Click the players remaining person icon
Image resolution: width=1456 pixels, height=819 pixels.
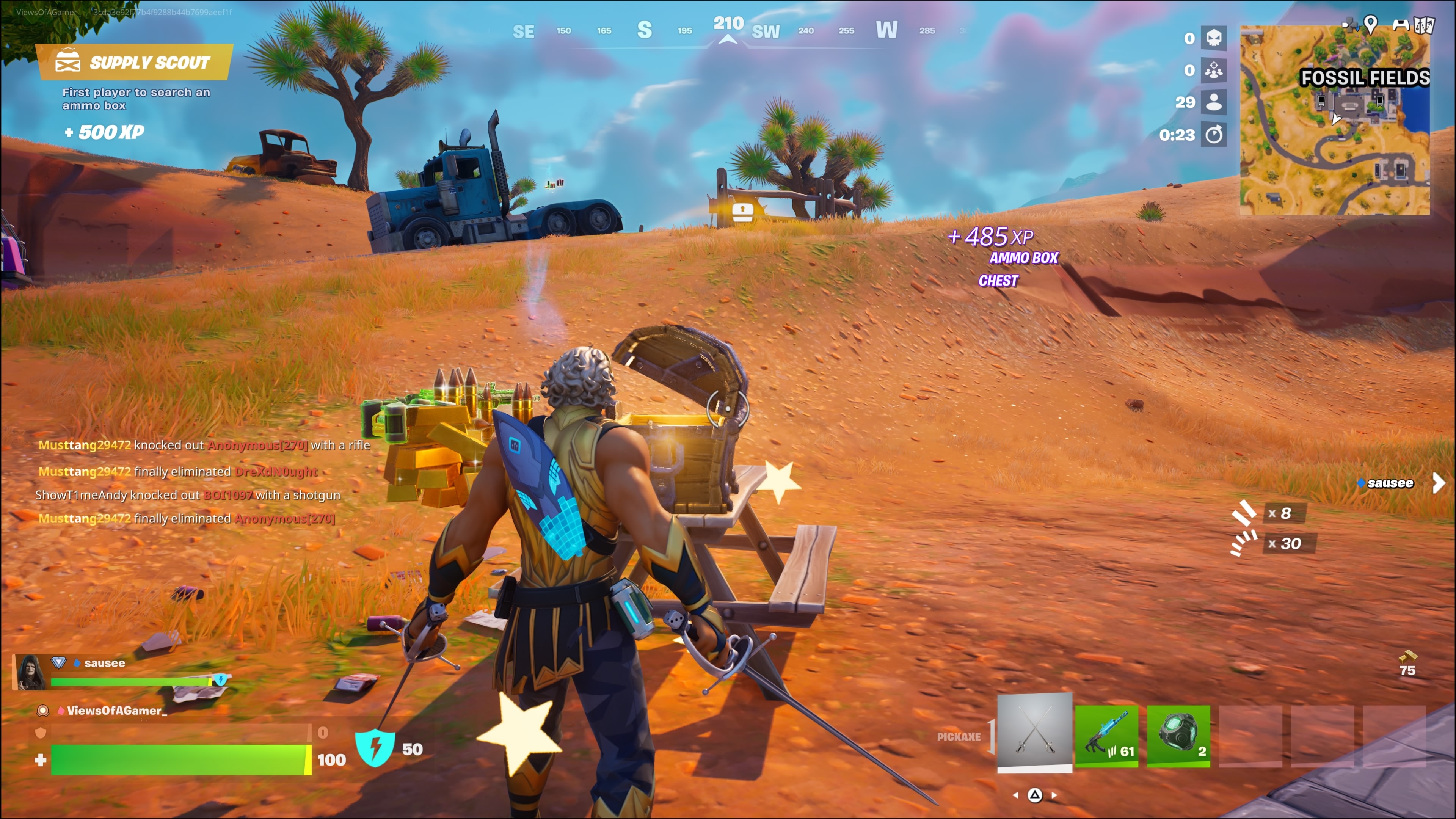(x=1213, y=102)
